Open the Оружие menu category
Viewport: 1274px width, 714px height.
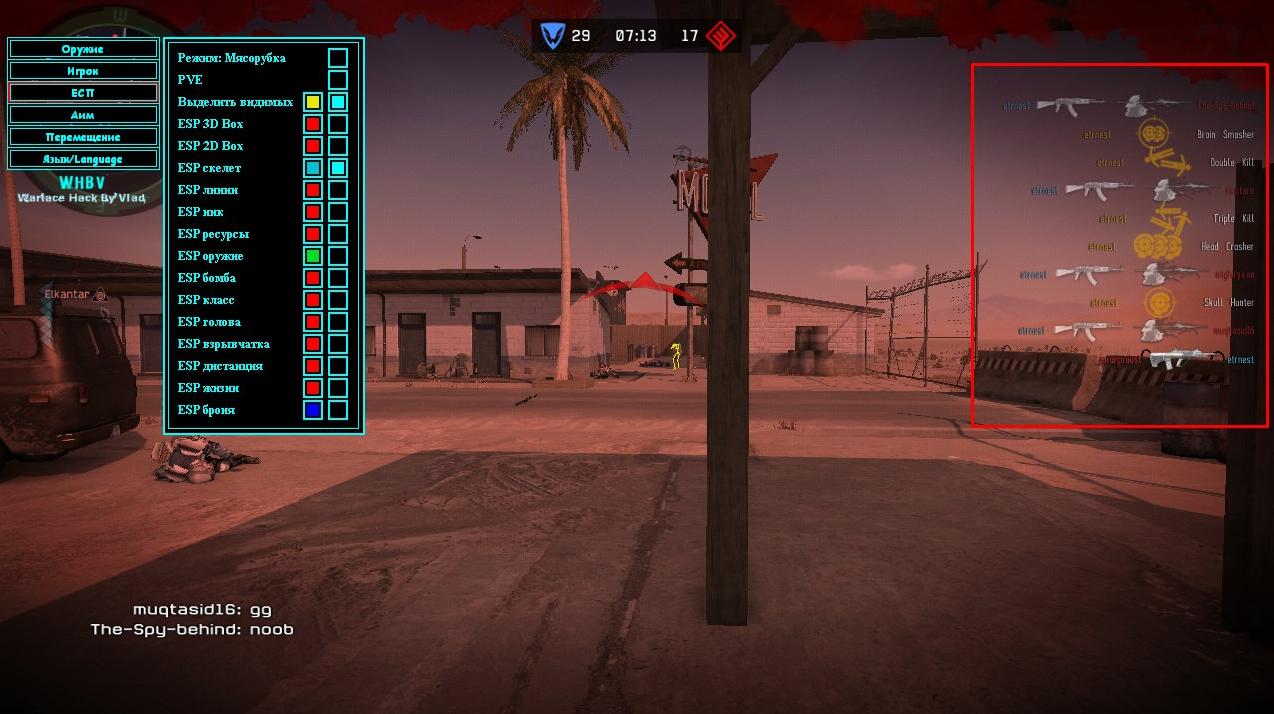coord(83,48)
